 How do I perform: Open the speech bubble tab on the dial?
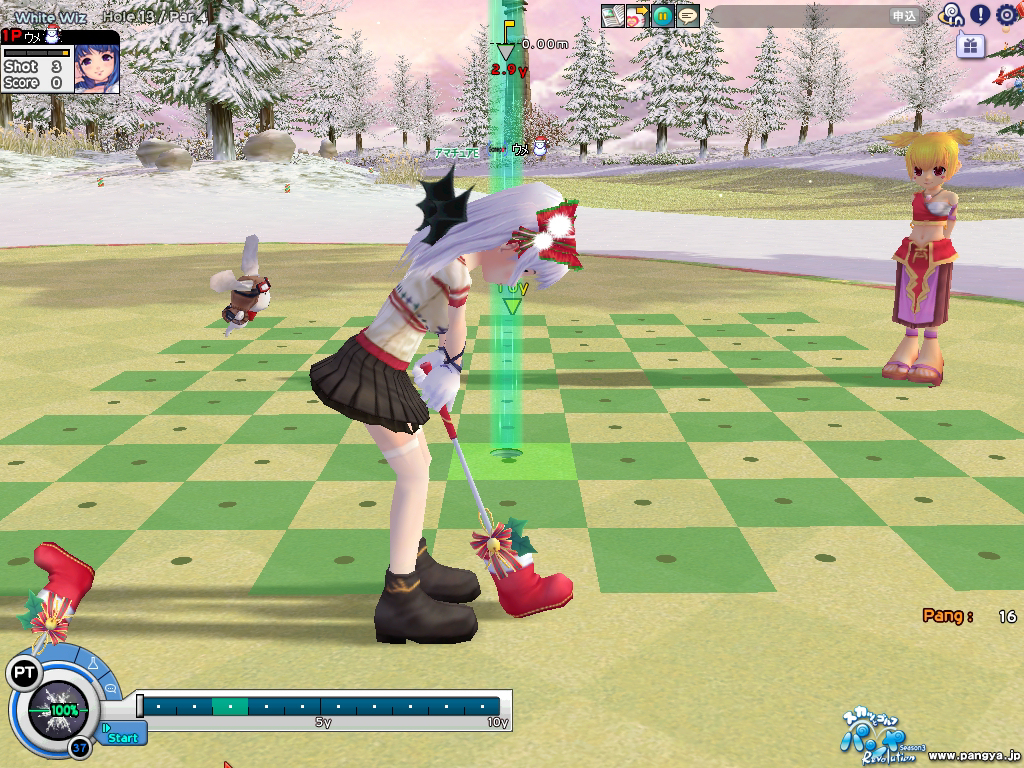110,689
